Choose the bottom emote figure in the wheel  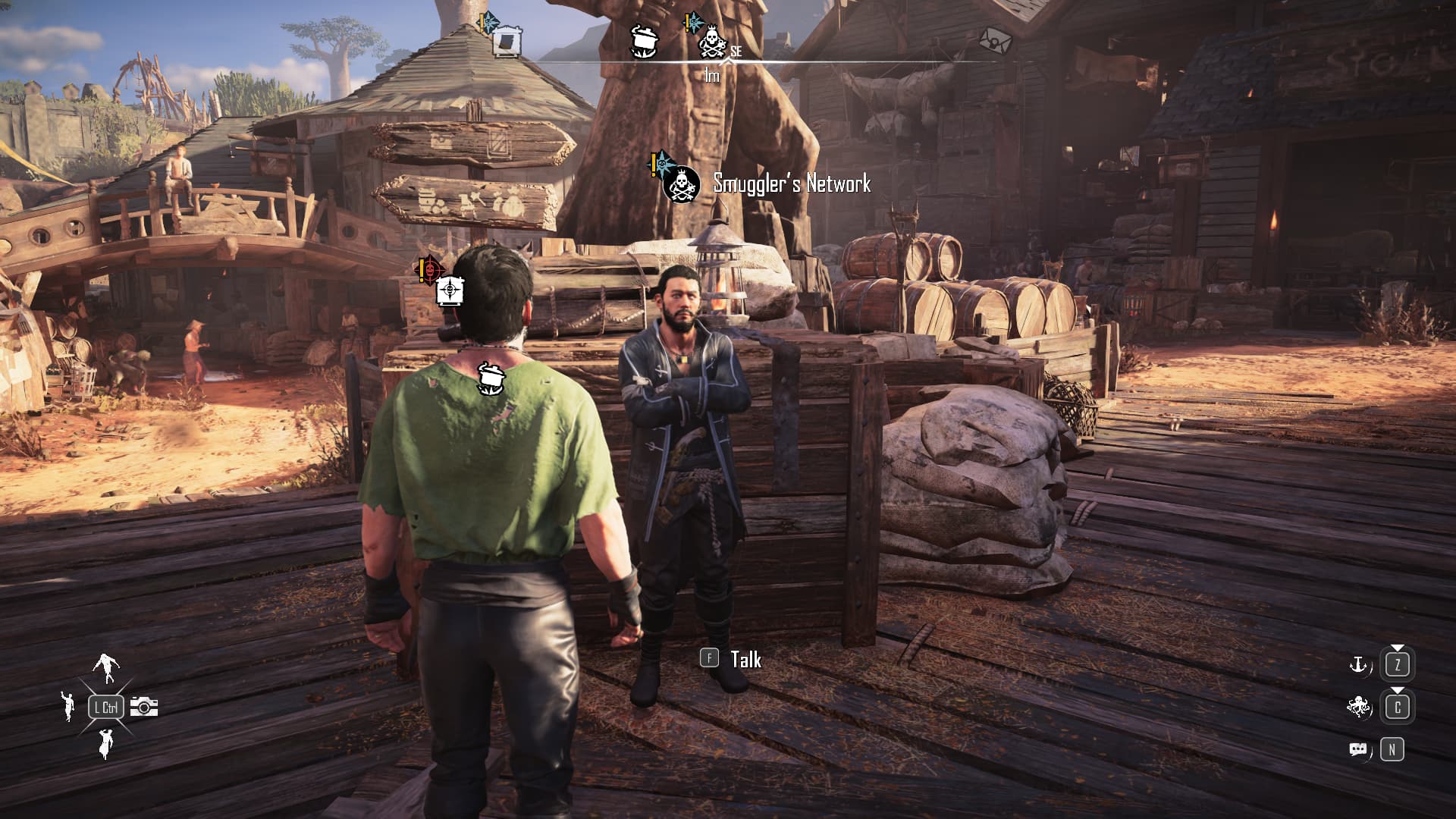(105, 743)
